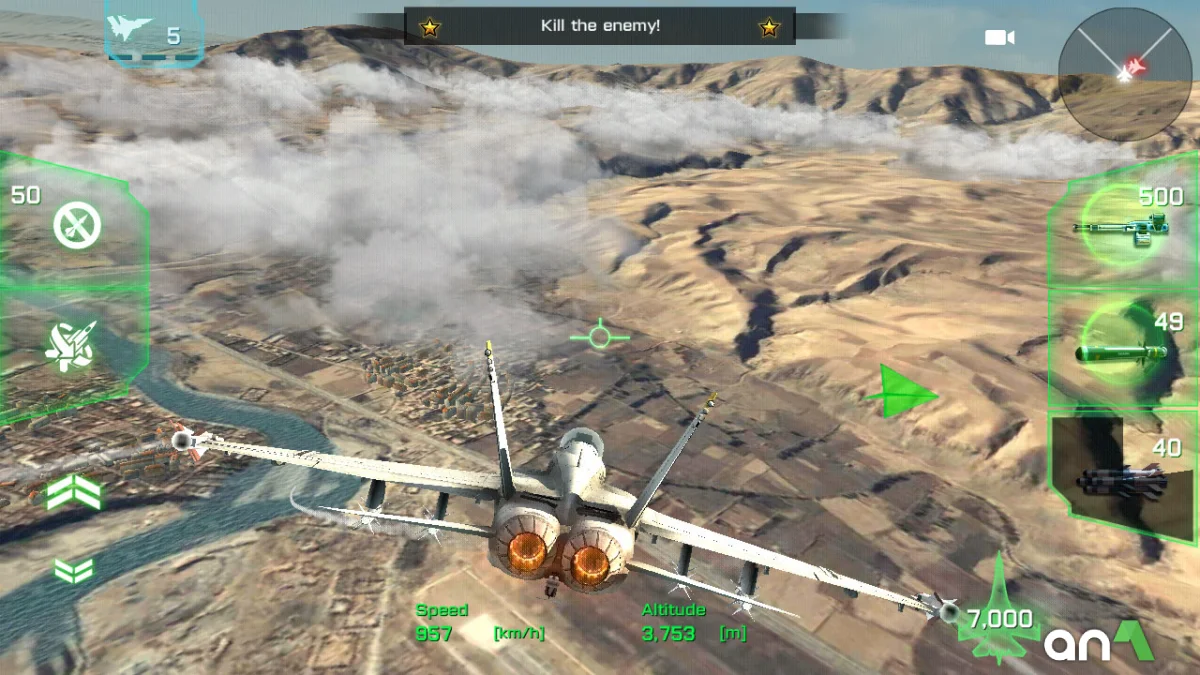Switch the camera view
Image resolution: width=1200 pixels, height=675 pixels.
click(x=999, y=38)
